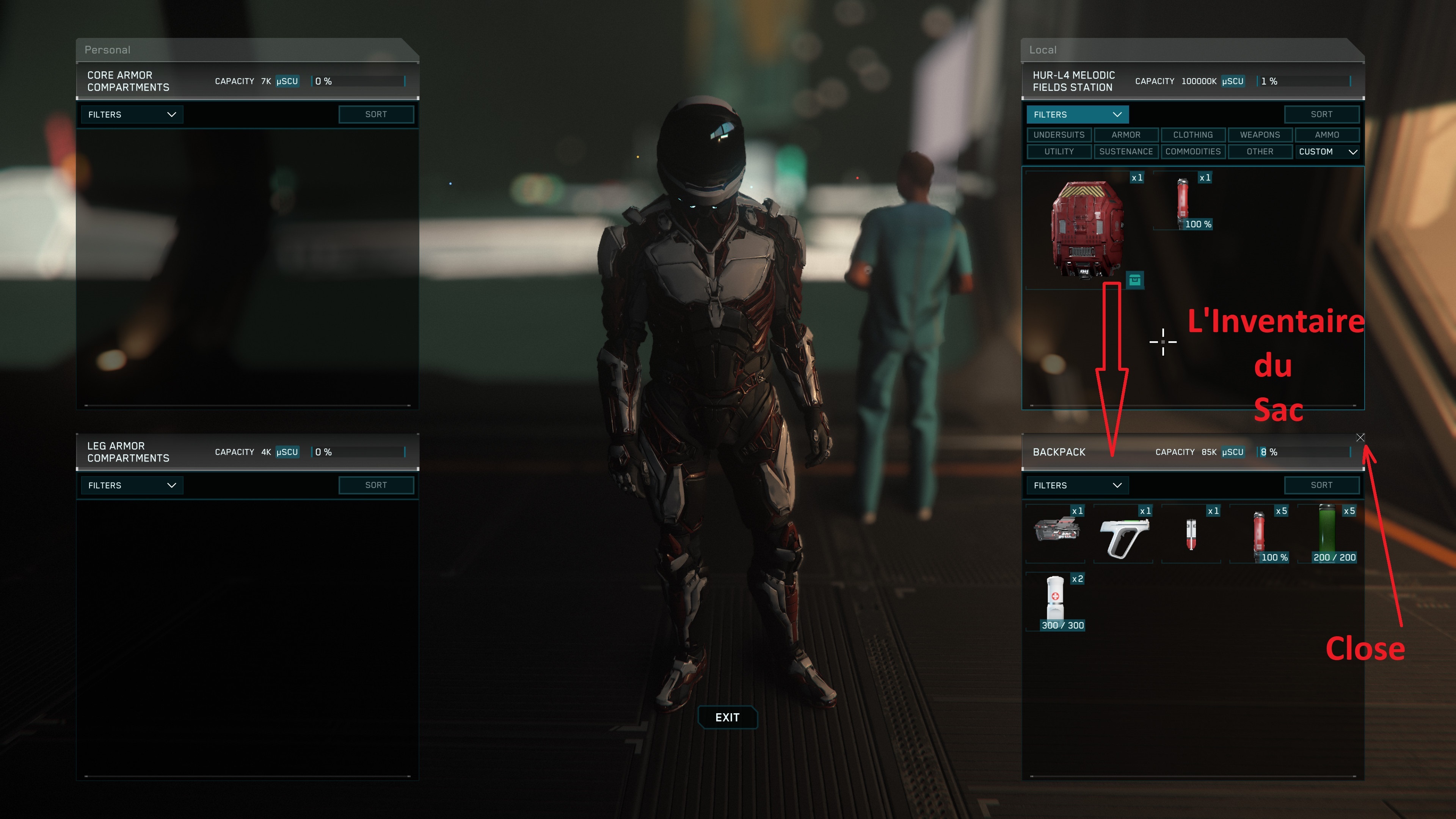Sort the backpack contents
This screenshot has height=819, width=1456.
point(1321,485)
